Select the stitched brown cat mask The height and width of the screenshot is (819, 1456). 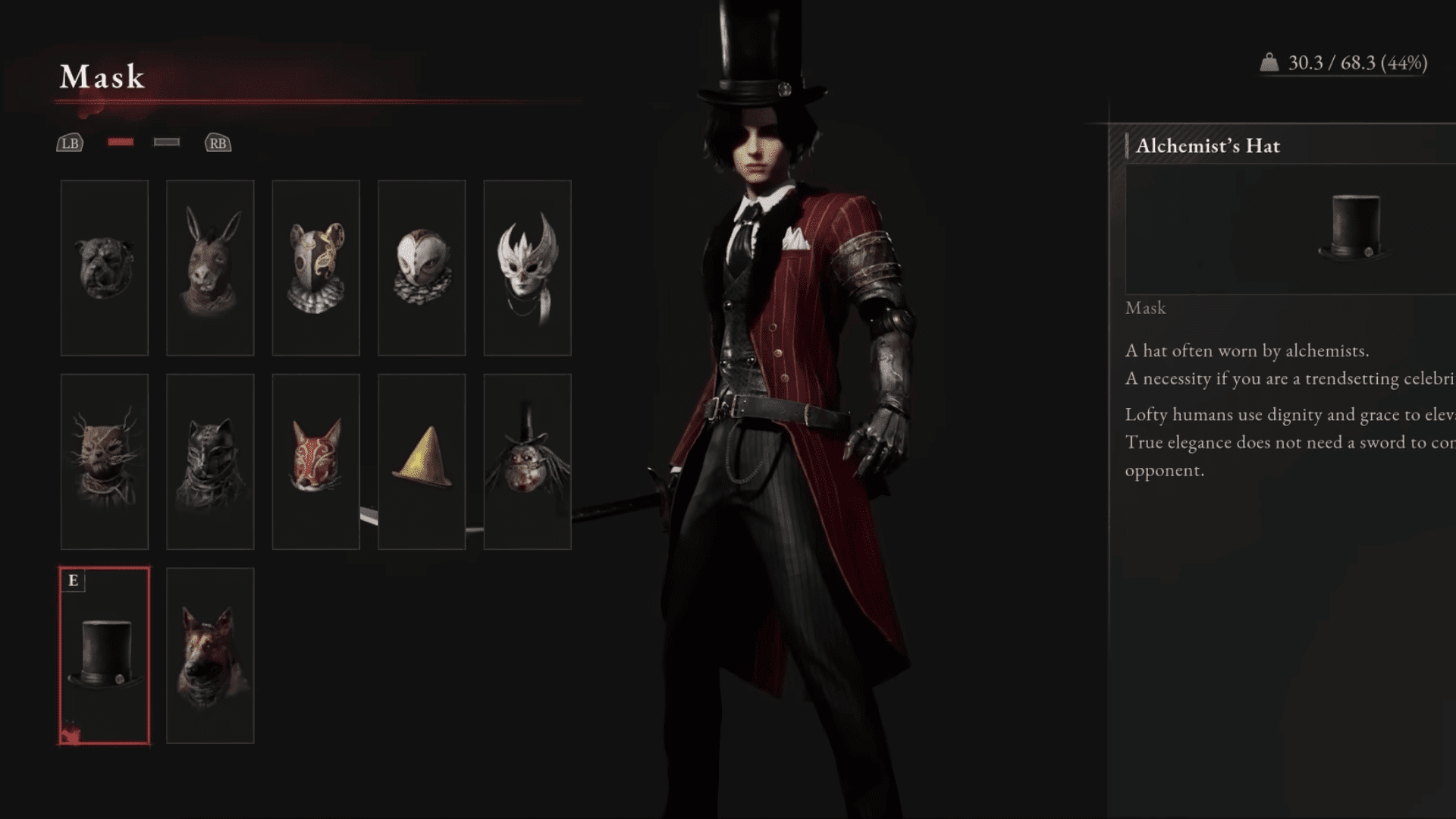[105, 461]
